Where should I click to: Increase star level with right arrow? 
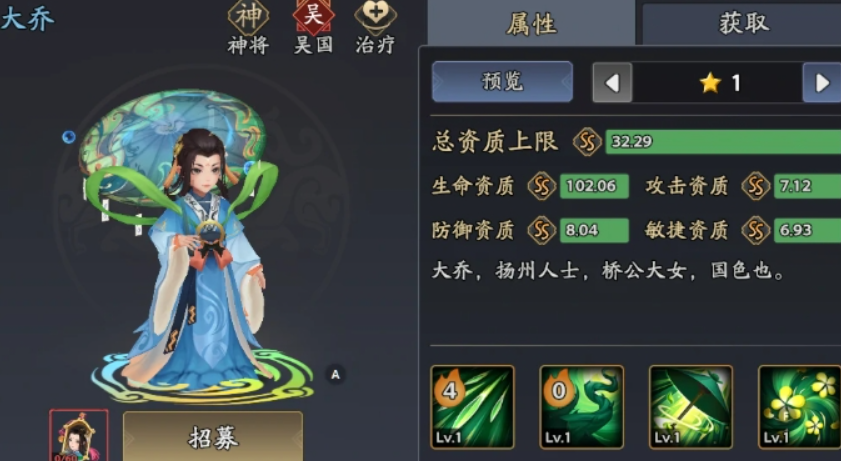pyautogui.click(x=822, y=83)
